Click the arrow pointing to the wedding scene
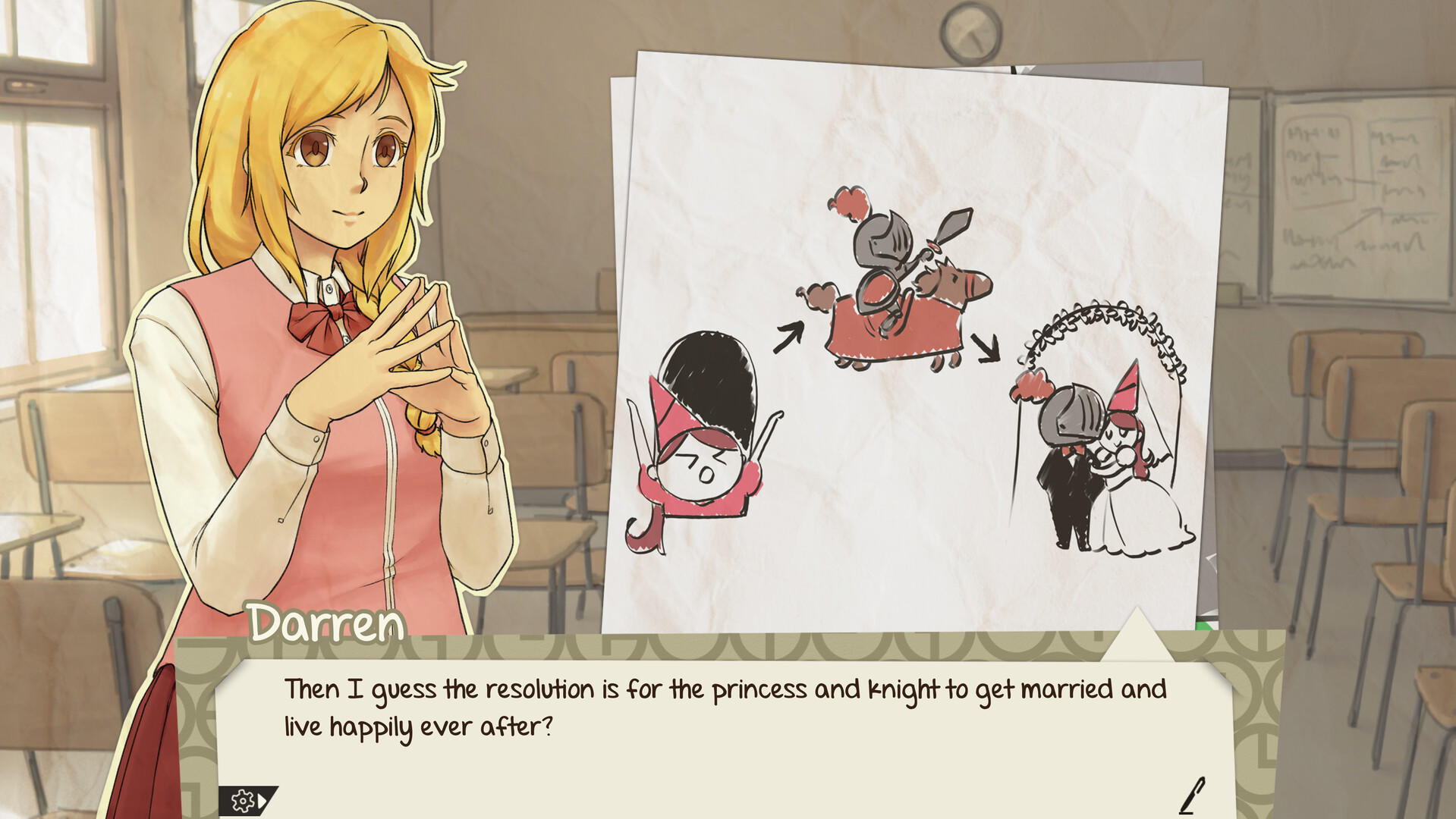Viewport: 1456px width, 819px height. pyautogui.click(x=986, y=349)
